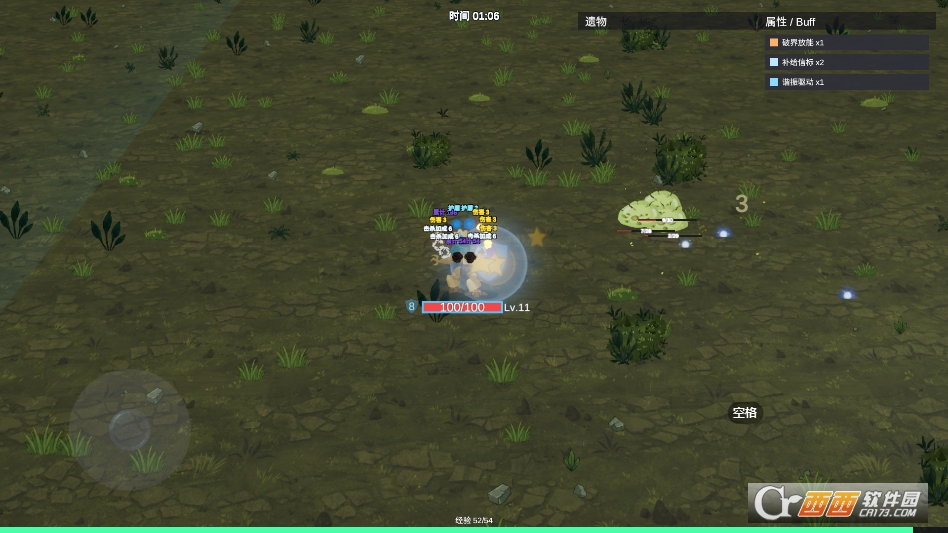Tap the virtual joystick's center knob

tap(130, 429)
